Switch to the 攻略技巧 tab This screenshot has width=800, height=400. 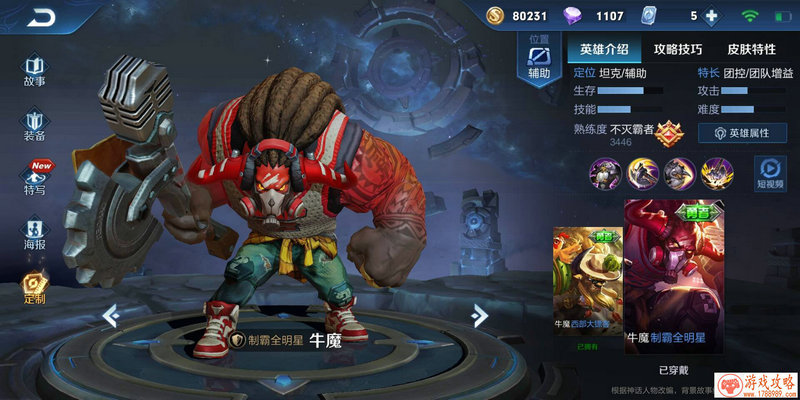tap(677, 49)
